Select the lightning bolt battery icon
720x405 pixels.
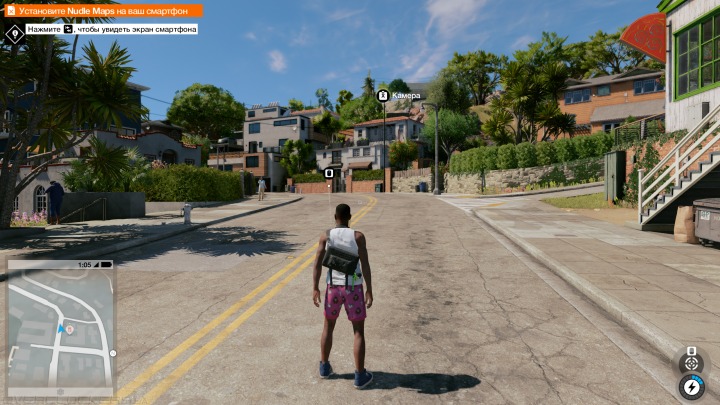point(690,385)
